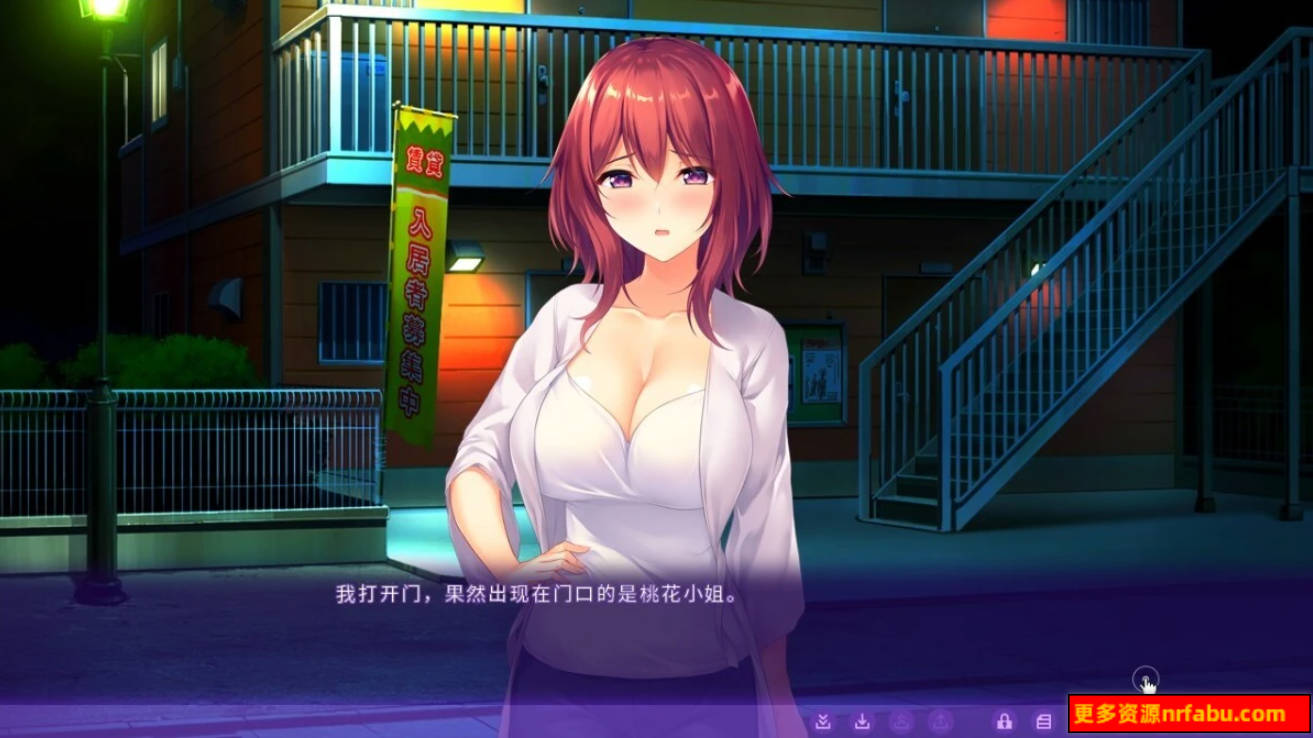Click the quick menu strip at the bottom

click(930, 720)
